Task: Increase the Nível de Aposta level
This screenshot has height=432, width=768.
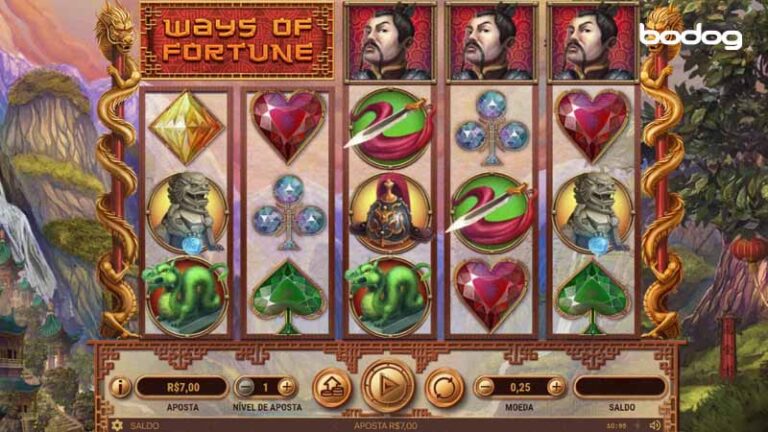Action: [287, 387]
